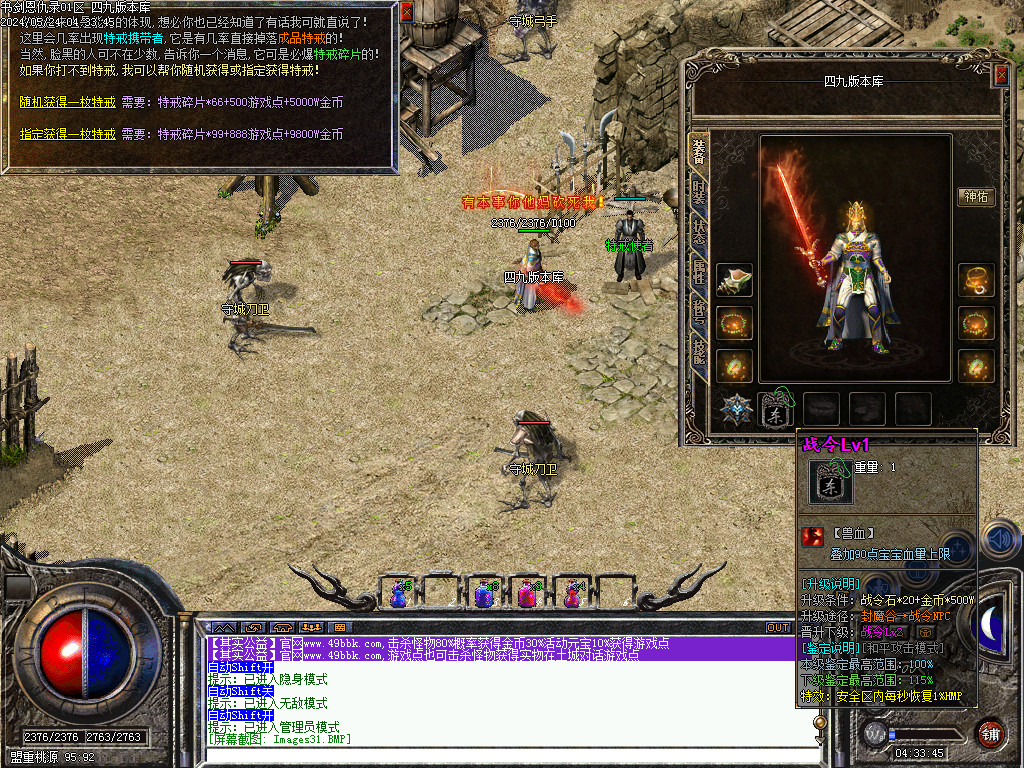Image resolution: width=1024 pixels, height=768 pixels.
Task: Switch to the 状态 tab
Action: 699,231
